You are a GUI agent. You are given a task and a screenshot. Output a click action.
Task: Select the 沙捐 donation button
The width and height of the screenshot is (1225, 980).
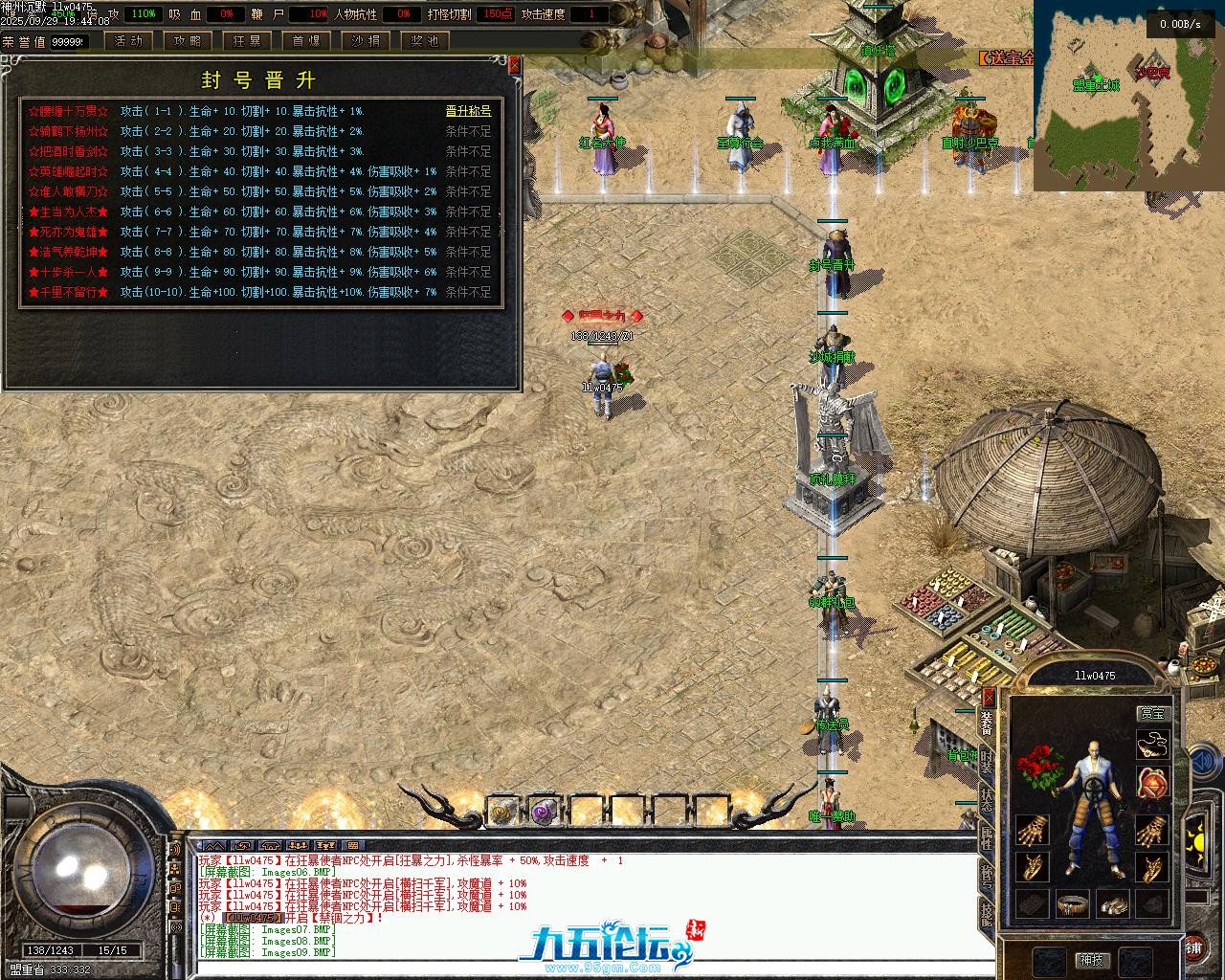tap(366, 41)
